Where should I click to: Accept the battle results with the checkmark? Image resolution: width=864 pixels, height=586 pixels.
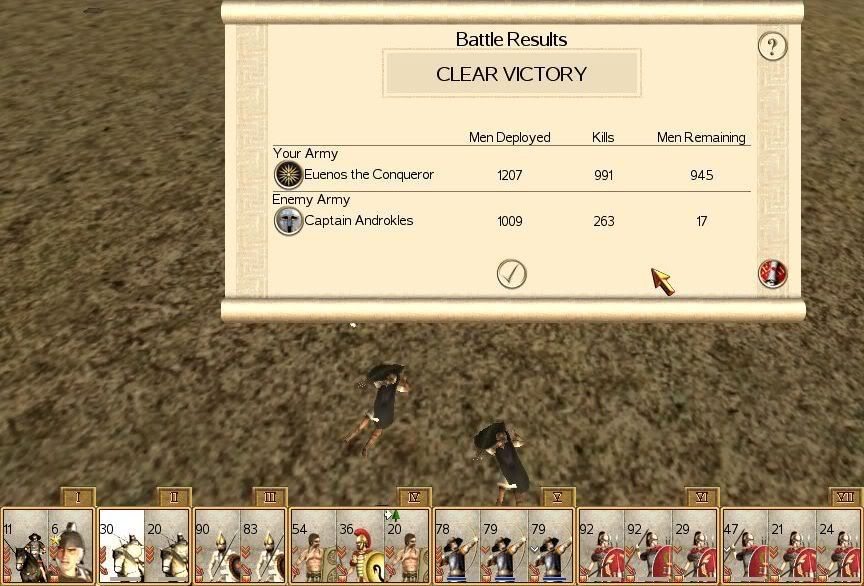click(511, 274)
